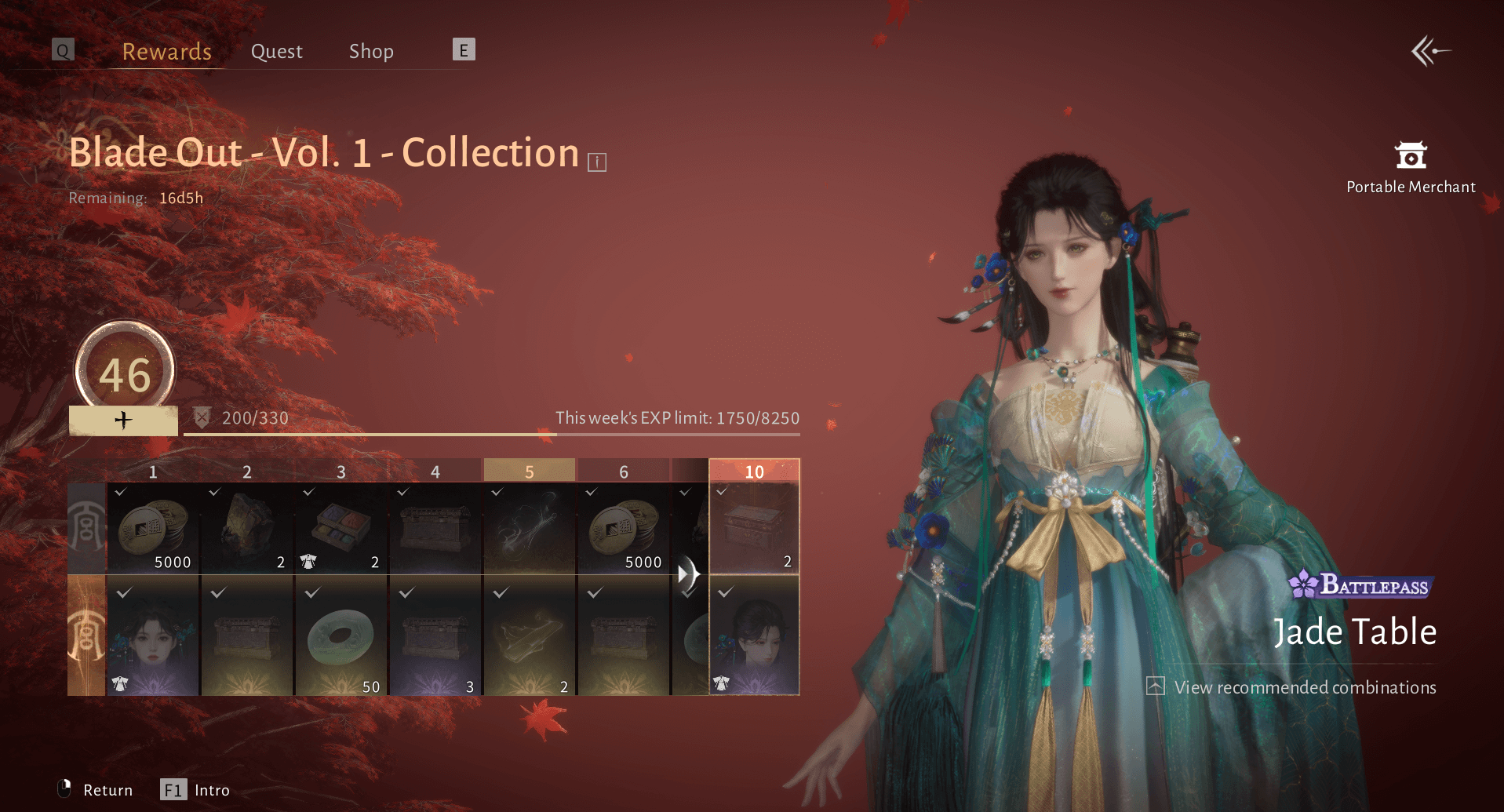Click Return at the bottom left
This screenshot has width=1504, height=812.
tap(108, 790)
